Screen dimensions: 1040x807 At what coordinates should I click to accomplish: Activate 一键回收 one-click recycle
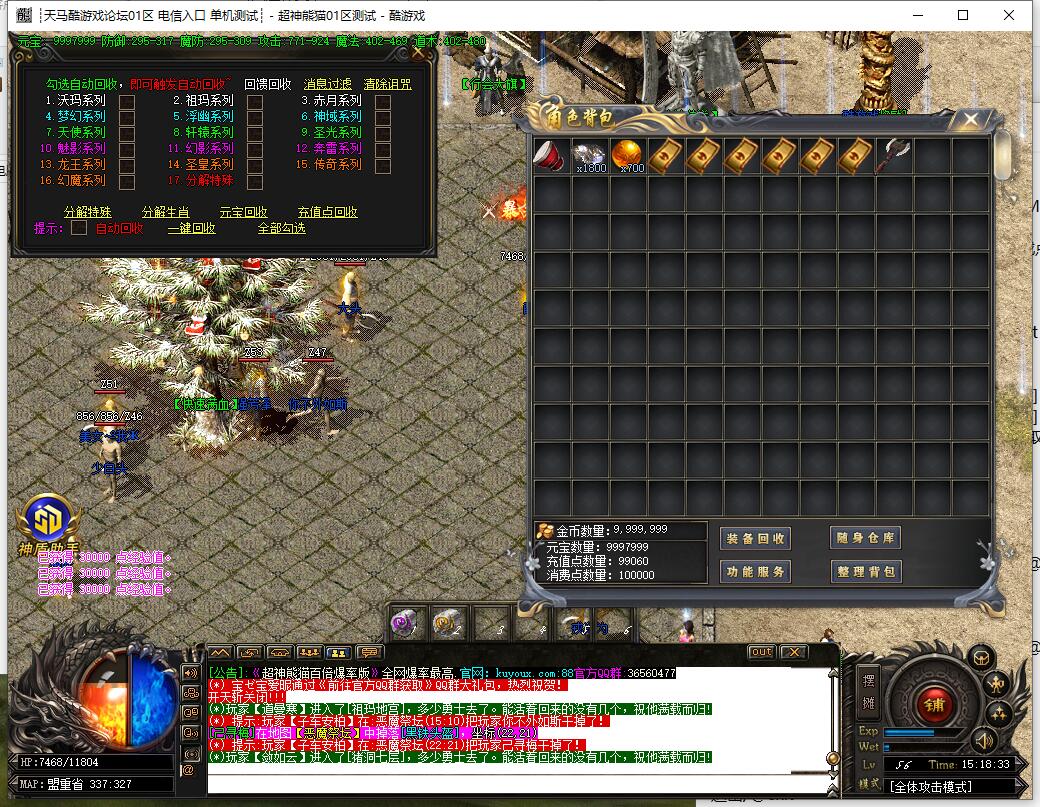pyautogui.click(x=192, y=228)
